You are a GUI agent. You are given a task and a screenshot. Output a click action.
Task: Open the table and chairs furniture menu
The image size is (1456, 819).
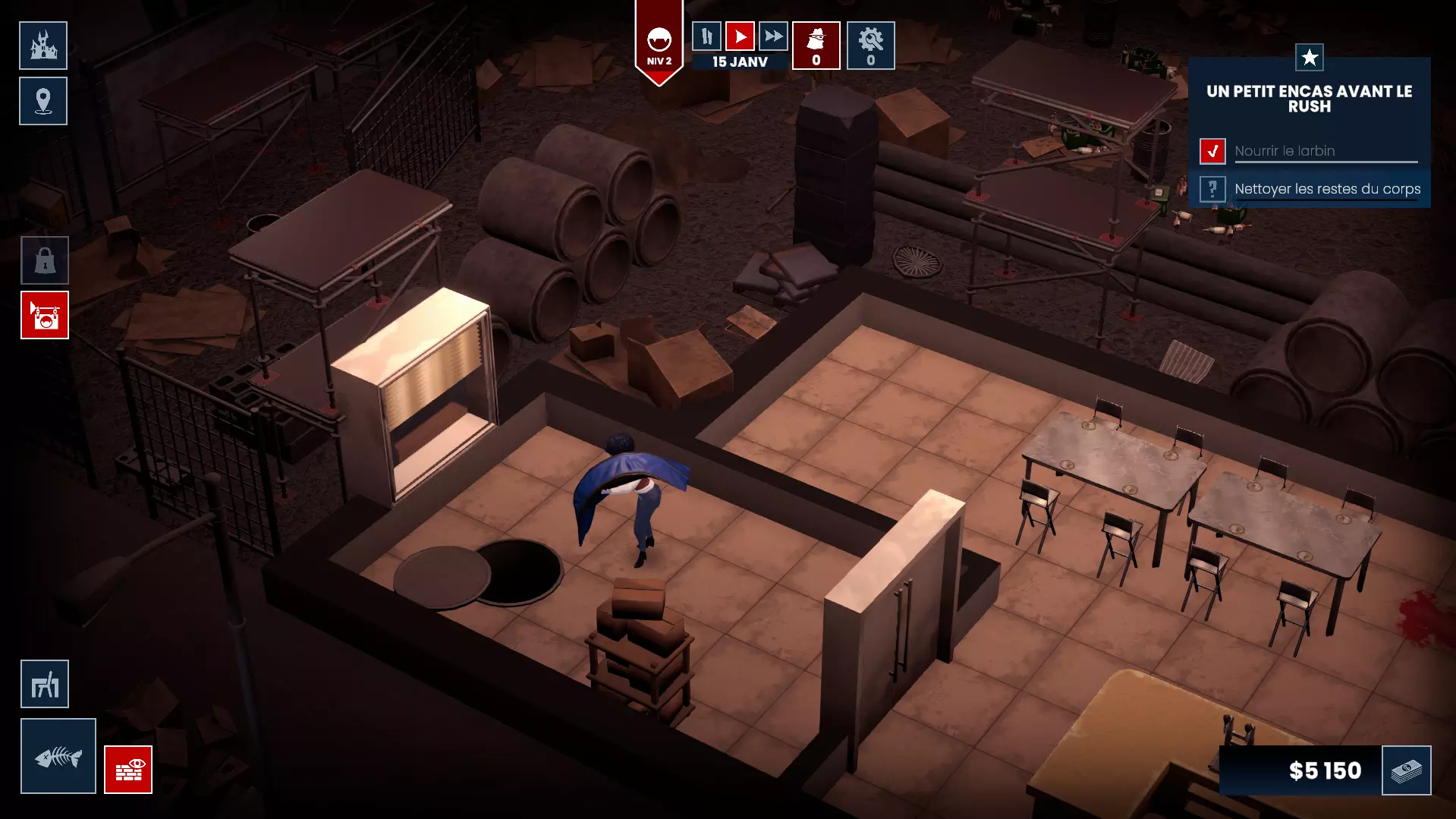coord(45,684)
